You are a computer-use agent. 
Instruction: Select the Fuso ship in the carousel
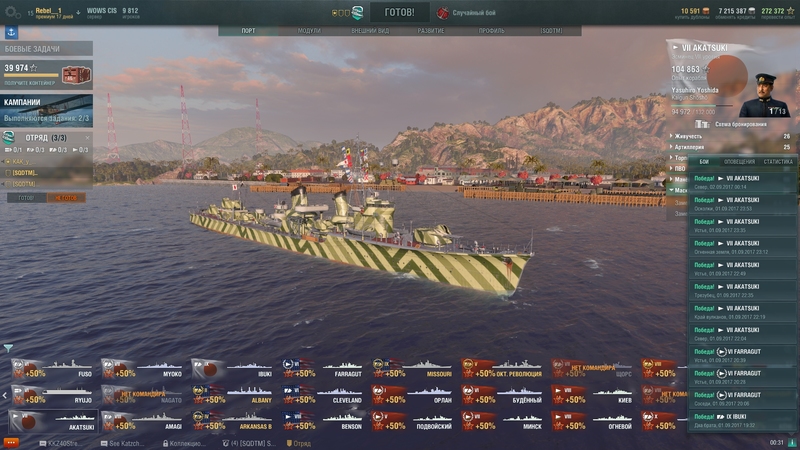52,368
